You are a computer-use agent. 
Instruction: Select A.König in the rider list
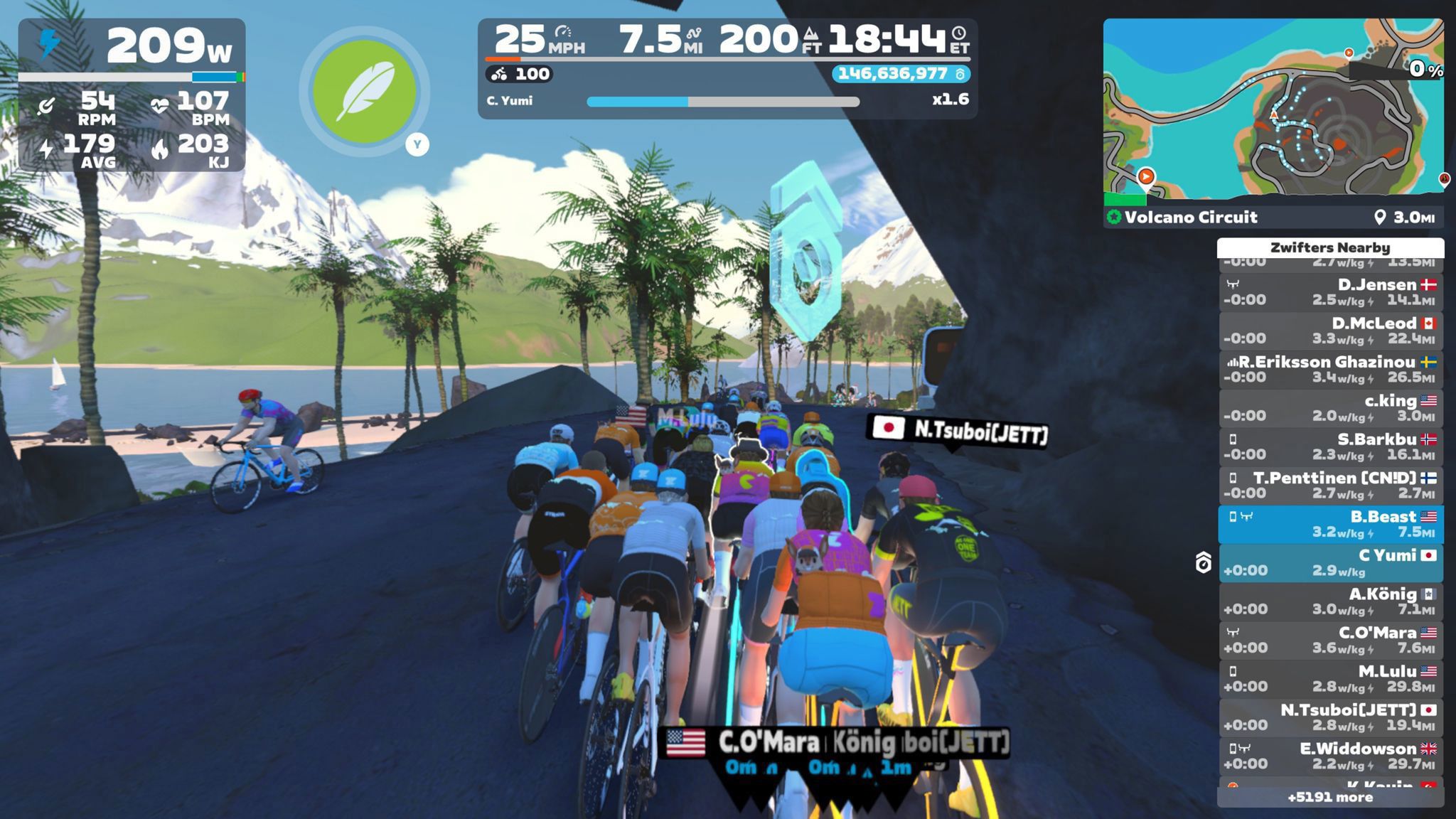(x=1330, y=601)
